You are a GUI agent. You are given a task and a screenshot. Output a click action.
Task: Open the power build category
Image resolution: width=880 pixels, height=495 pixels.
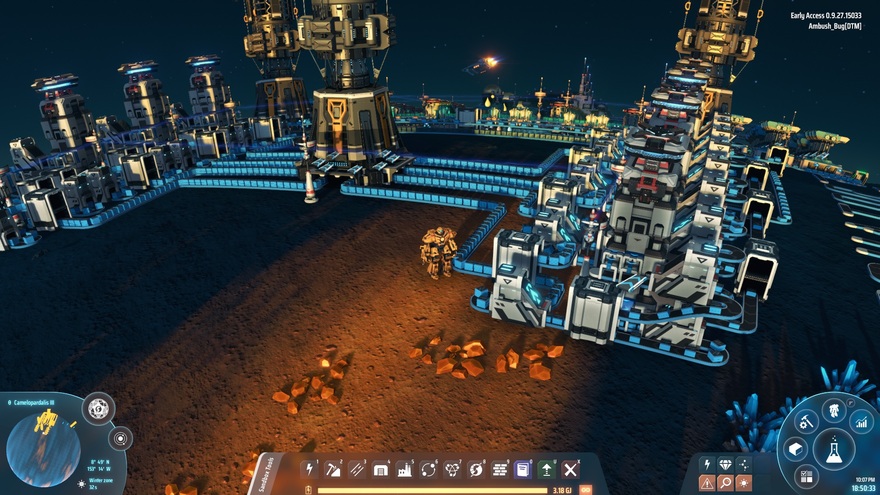pos(310,469)
